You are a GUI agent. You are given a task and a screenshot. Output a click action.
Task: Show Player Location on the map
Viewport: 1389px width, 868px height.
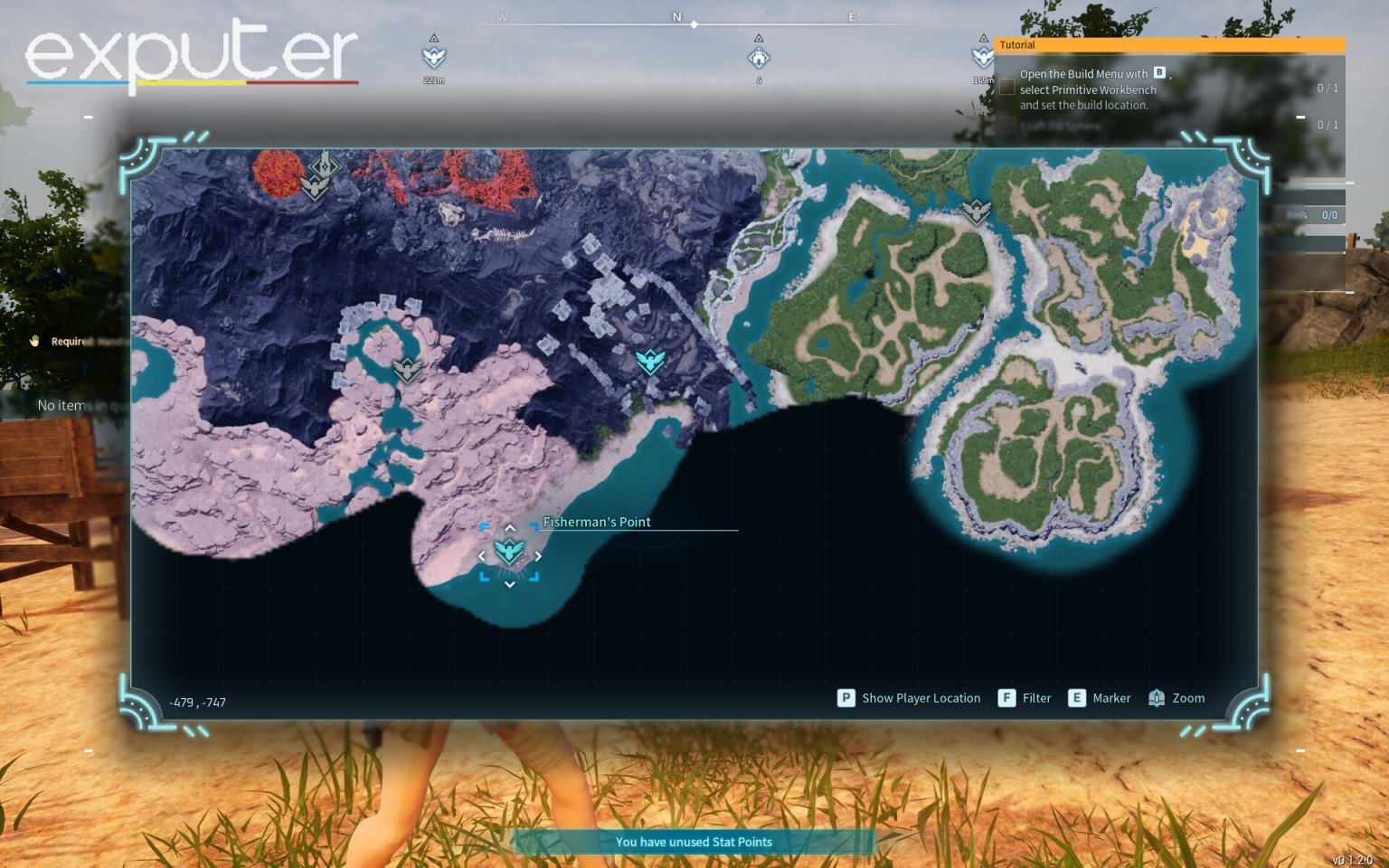[910, 698]
